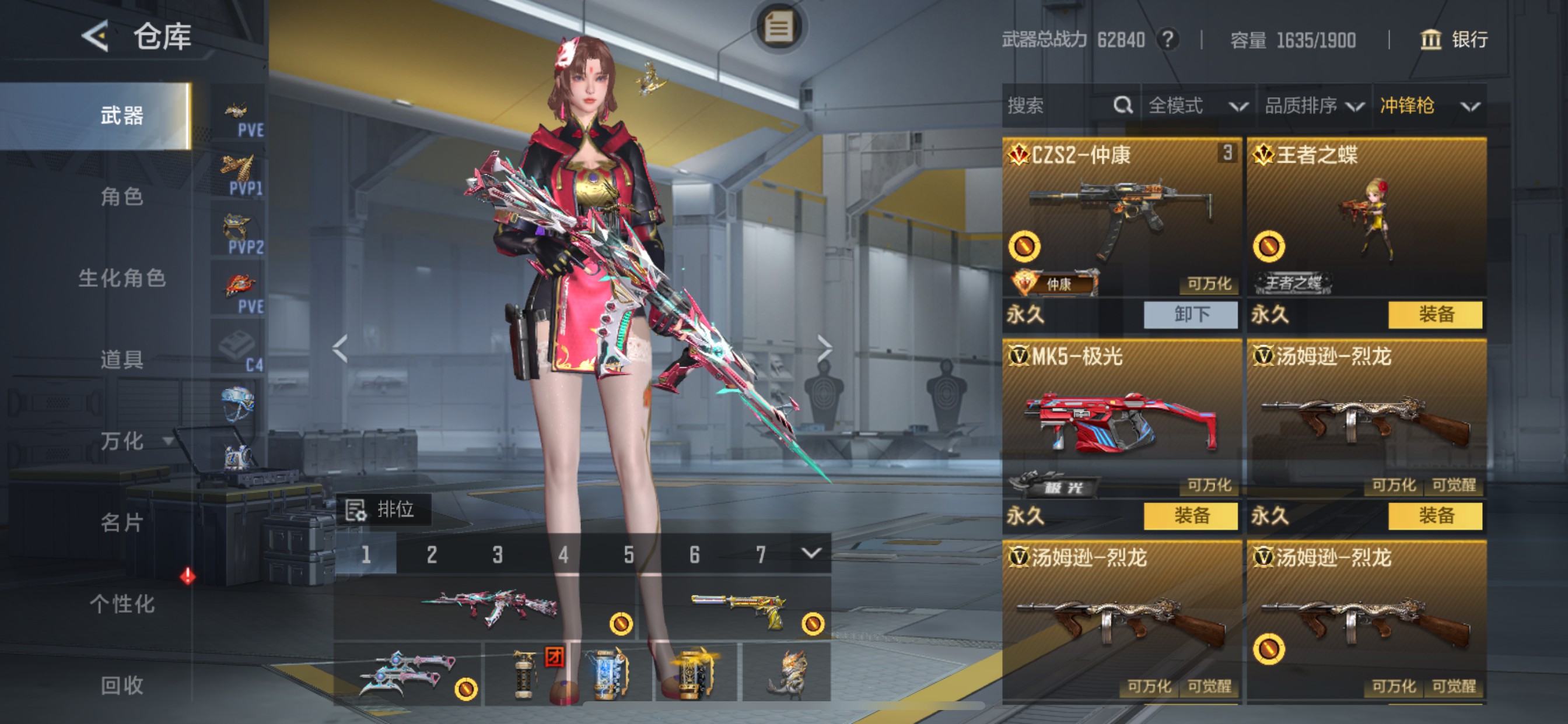Viewport: 1568px width, 724px height.
Task: Open weapon power help via question mark icon
Action: tap(1167, 40)
